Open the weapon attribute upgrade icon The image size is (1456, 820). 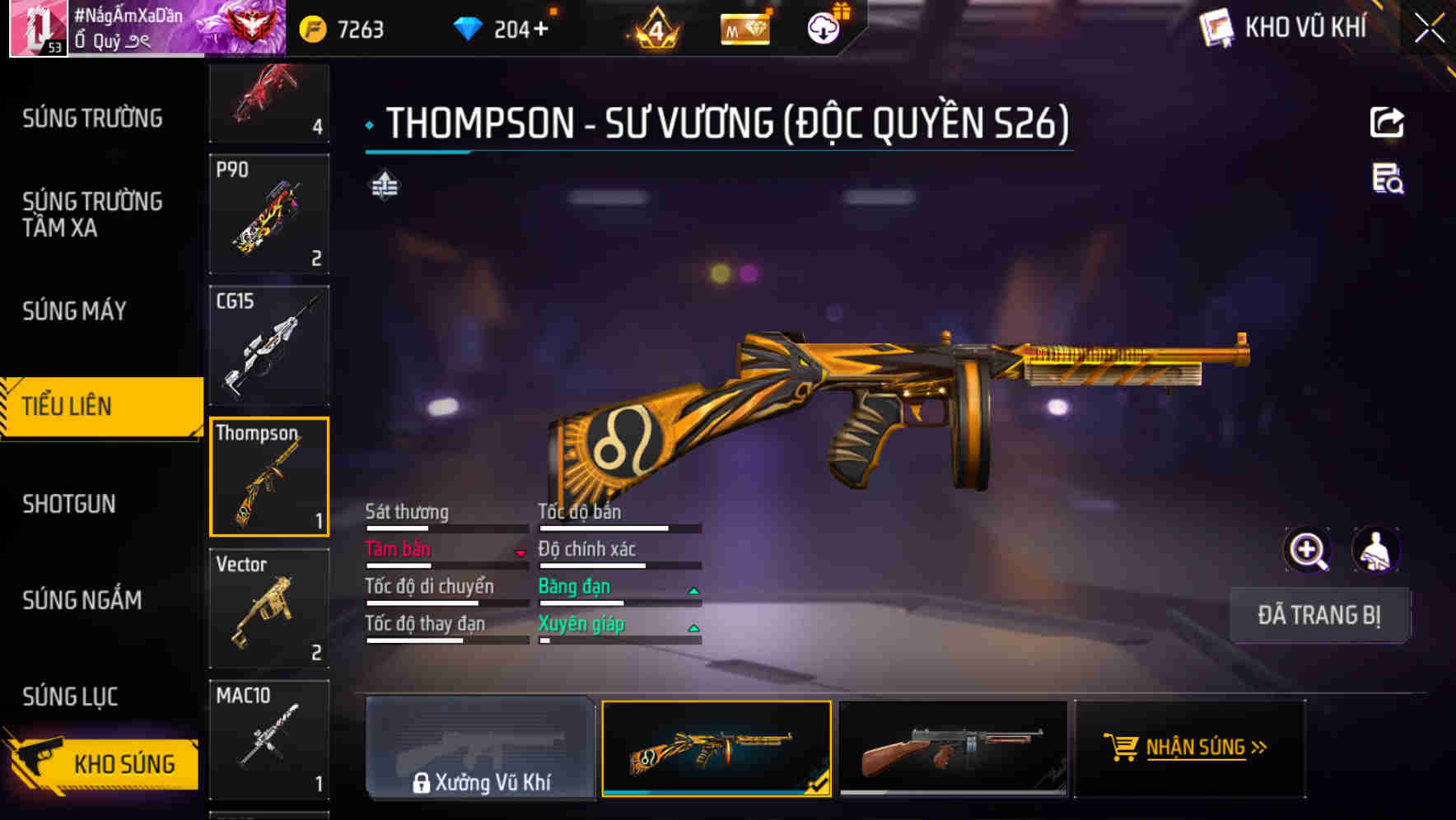384,187
